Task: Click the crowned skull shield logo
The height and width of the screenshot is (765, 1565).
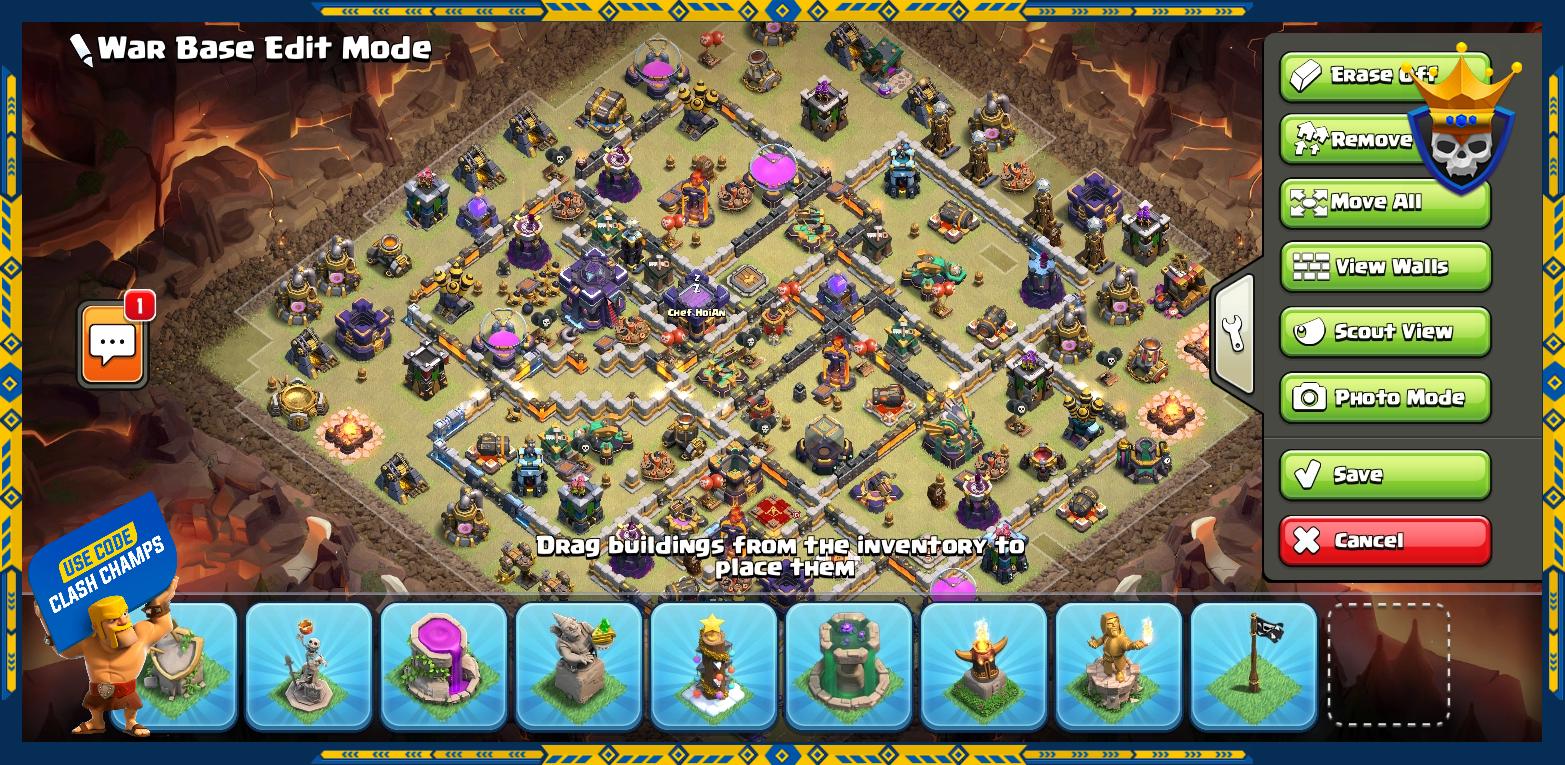Action: [1461, 130]
